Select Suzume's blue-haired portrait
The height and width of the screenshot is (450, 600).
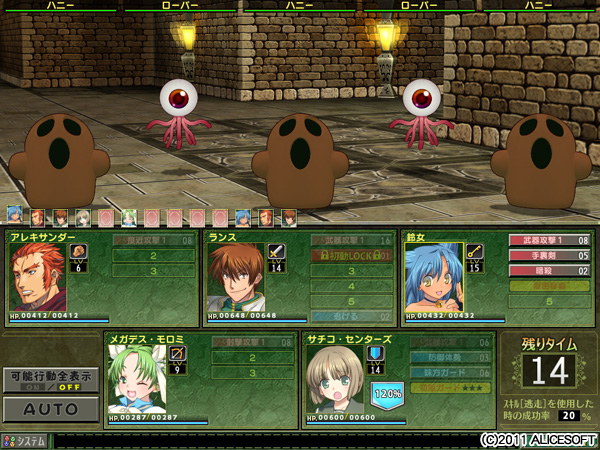[433, 277]
